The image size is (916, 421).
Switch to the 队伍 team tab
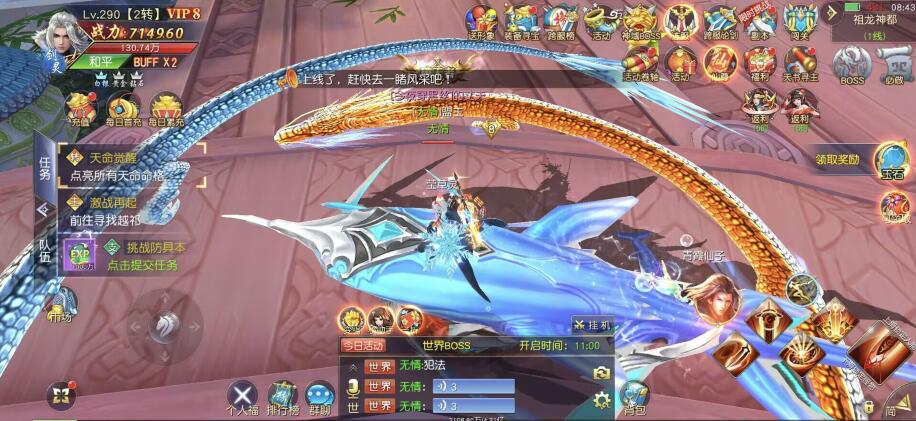coord(44,255)
